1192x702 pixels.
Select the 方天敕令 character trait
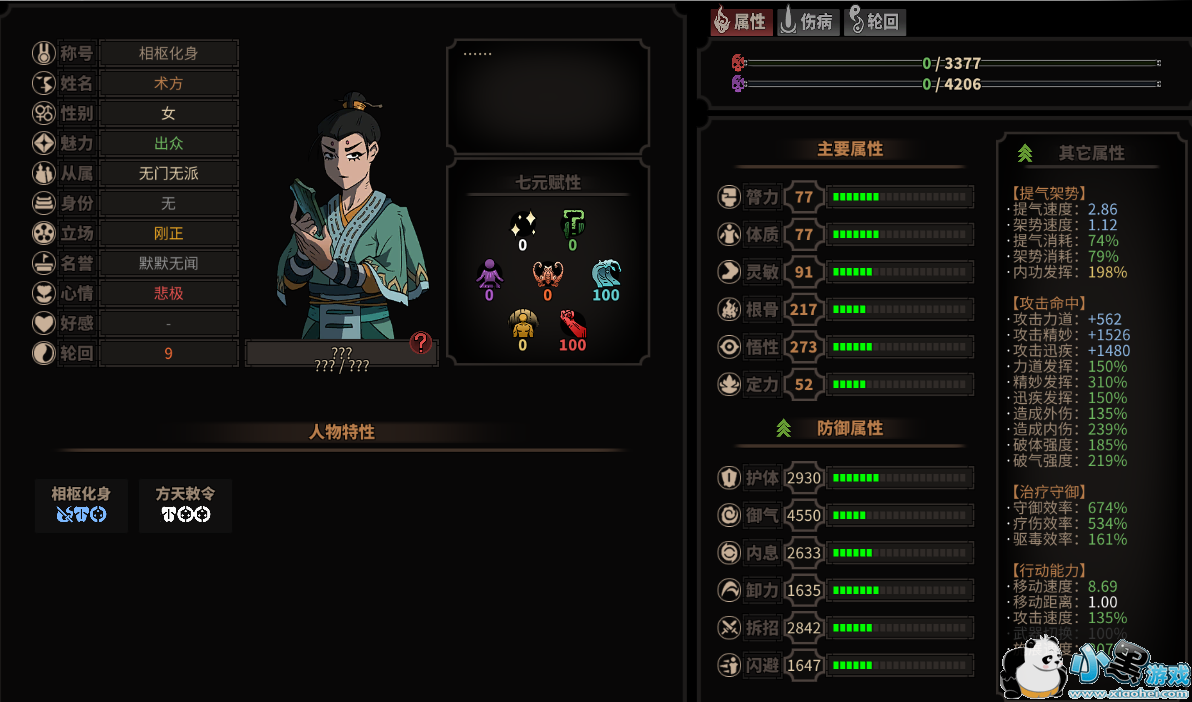click(x=185, y=504)
